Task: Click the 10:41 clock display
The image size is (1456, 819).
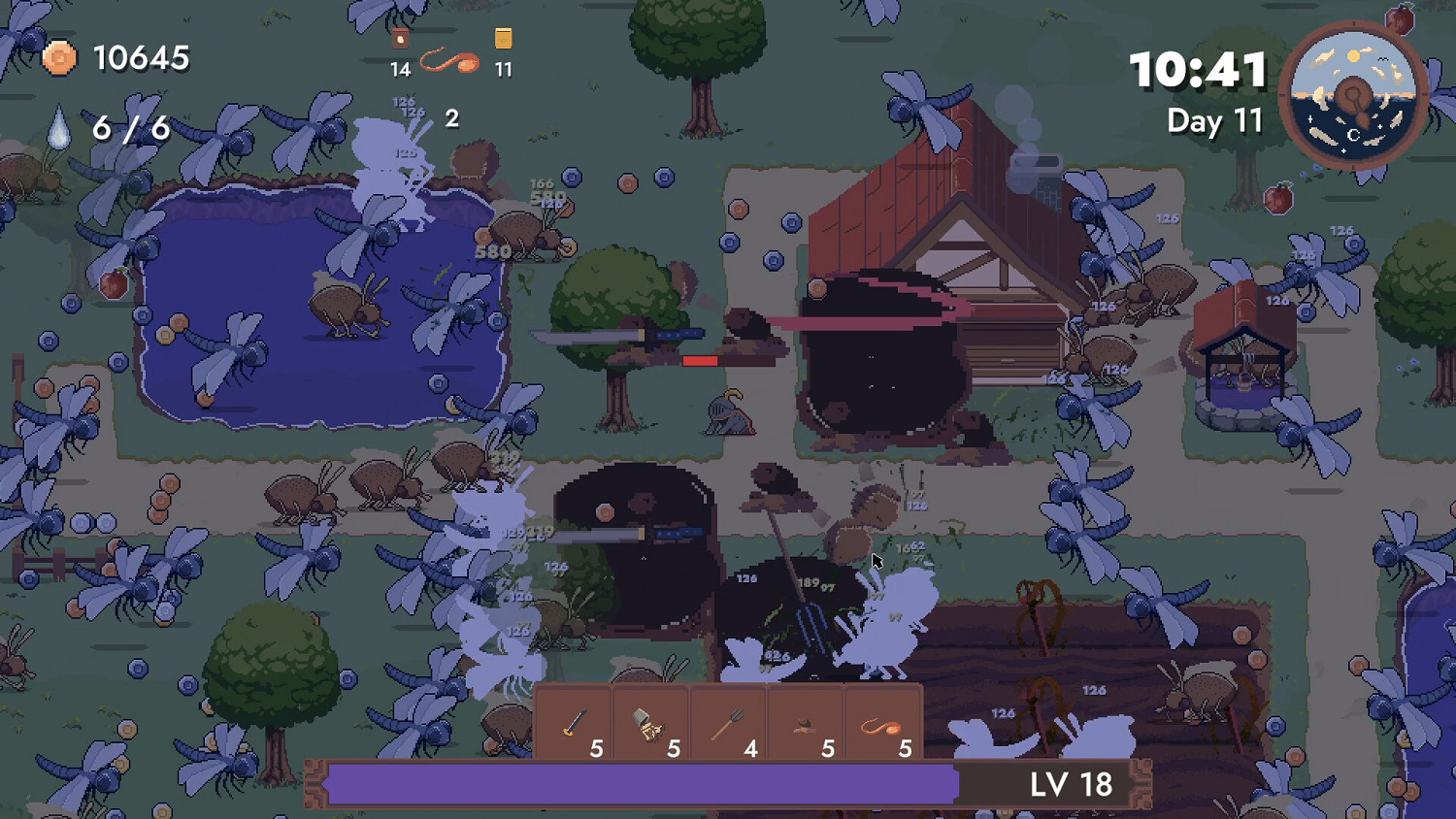Action: pyautogui.click(x=1198, y=70)
